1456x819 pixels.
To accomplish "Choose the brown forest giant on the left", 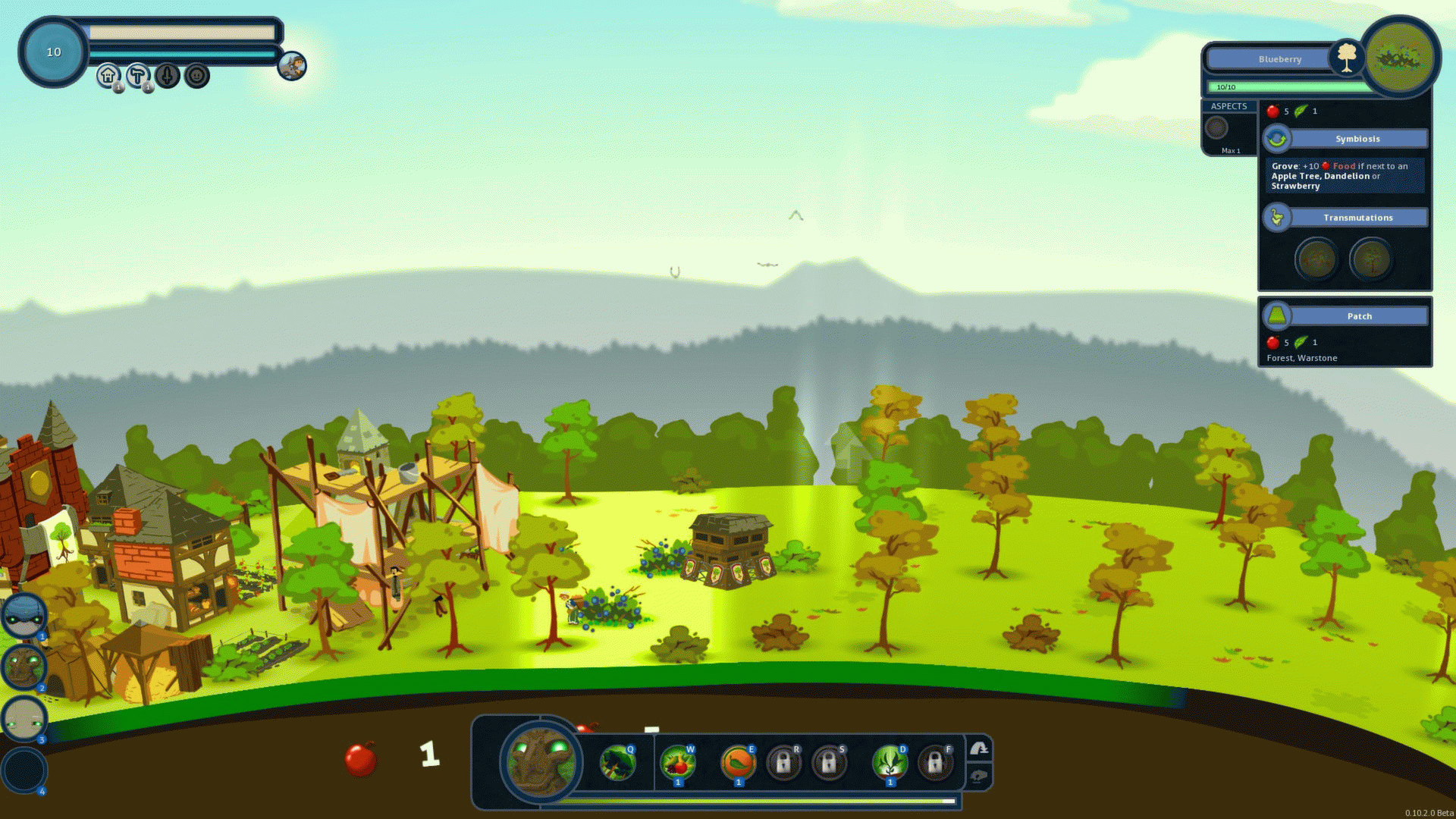I will [24, 667].
